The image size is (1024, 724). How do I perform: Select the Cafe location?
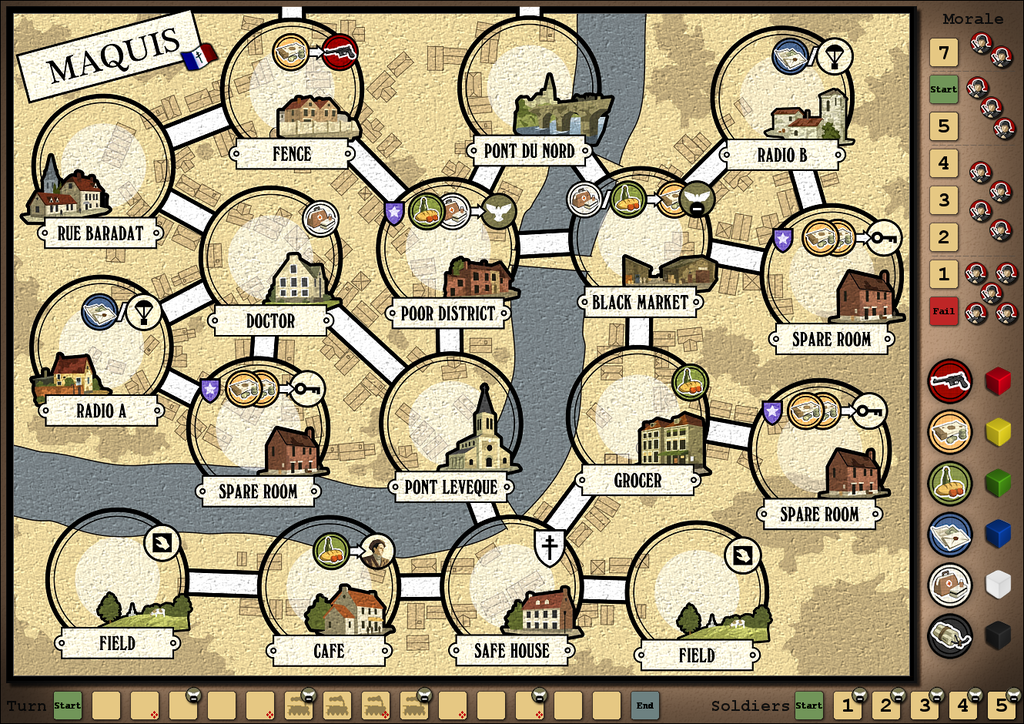tap(329, 588)
